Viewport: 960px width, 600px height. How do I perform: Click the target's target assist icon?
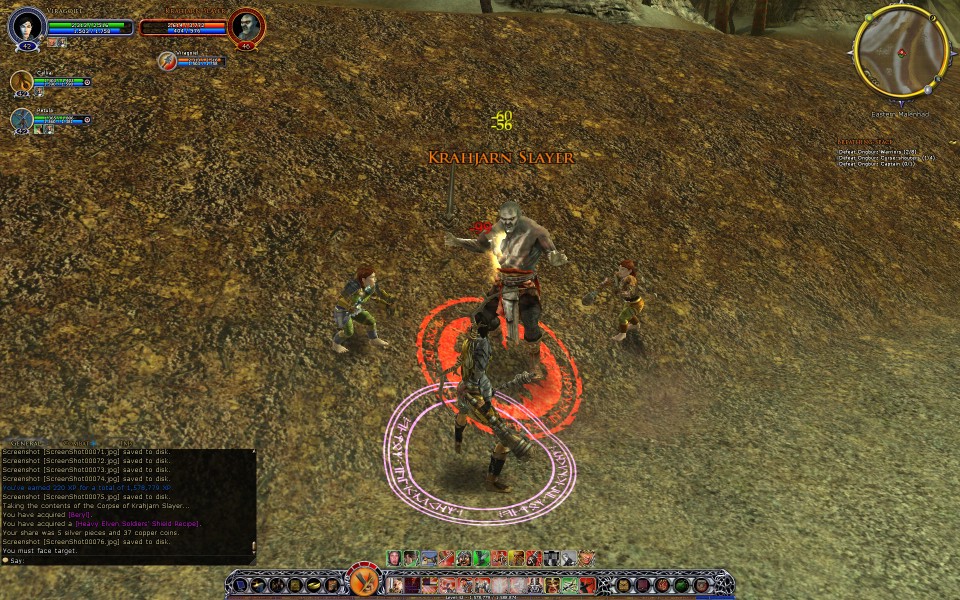coord(168,62)
